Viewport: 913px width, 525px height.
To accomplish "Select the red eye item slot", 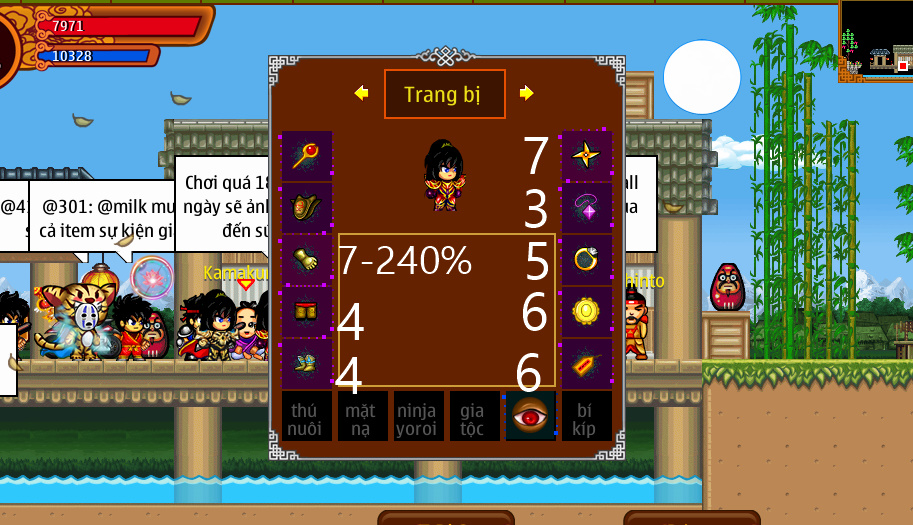I will coord(530,416).
